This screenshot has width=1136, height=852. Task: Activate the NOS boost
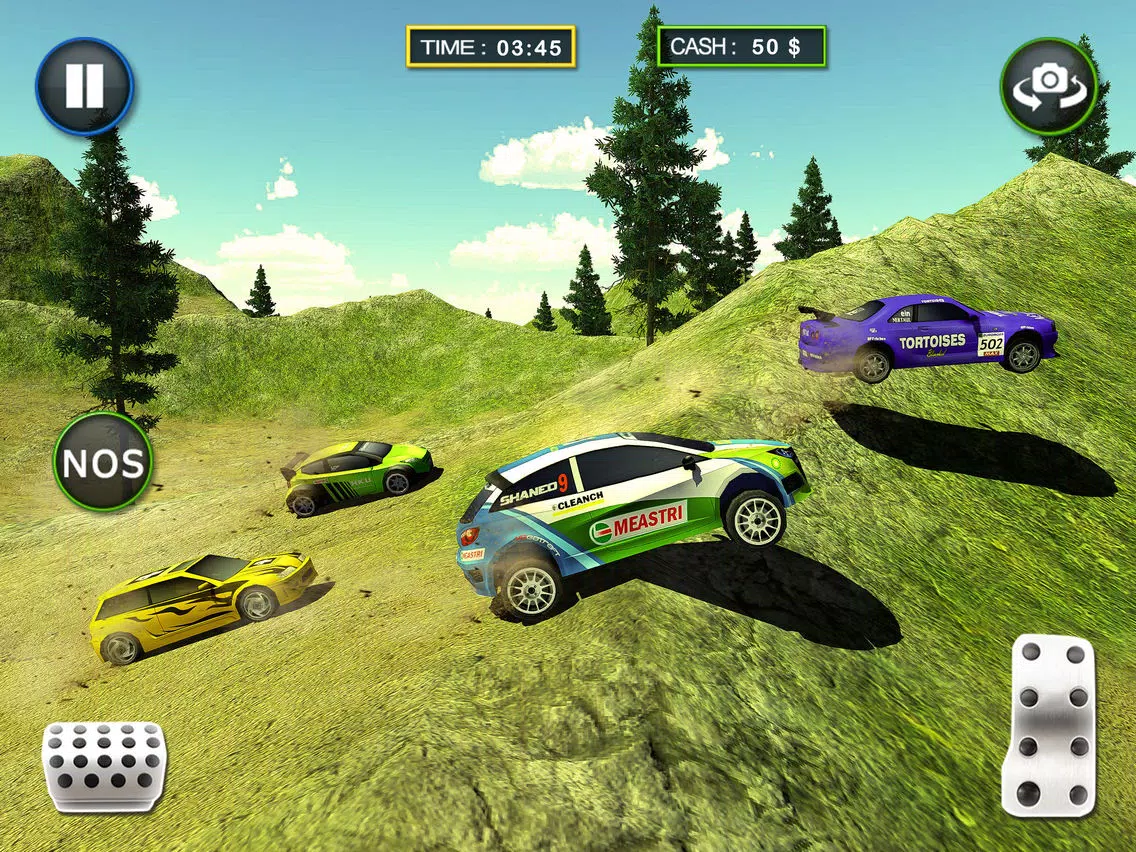tap(103, 462)
